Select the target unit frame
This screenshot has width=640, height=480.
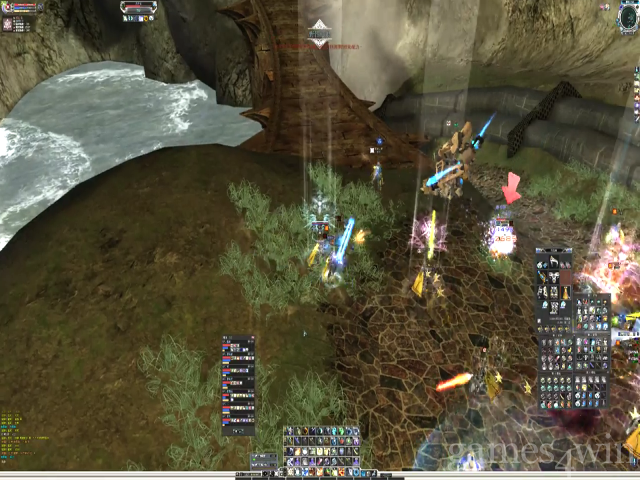tap(140, 10)
